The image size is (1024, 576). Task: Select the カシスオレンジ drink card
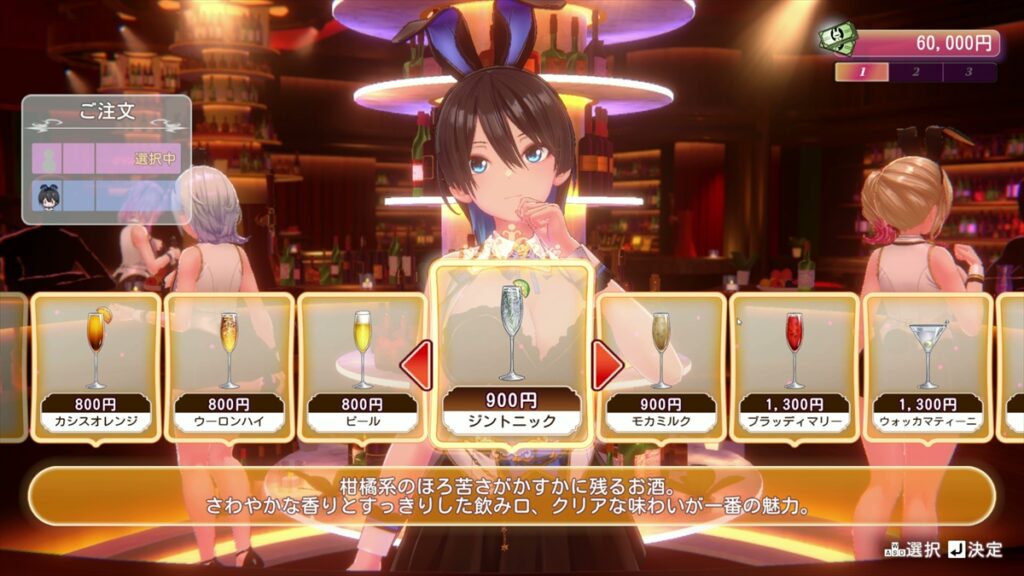[96, 366]
